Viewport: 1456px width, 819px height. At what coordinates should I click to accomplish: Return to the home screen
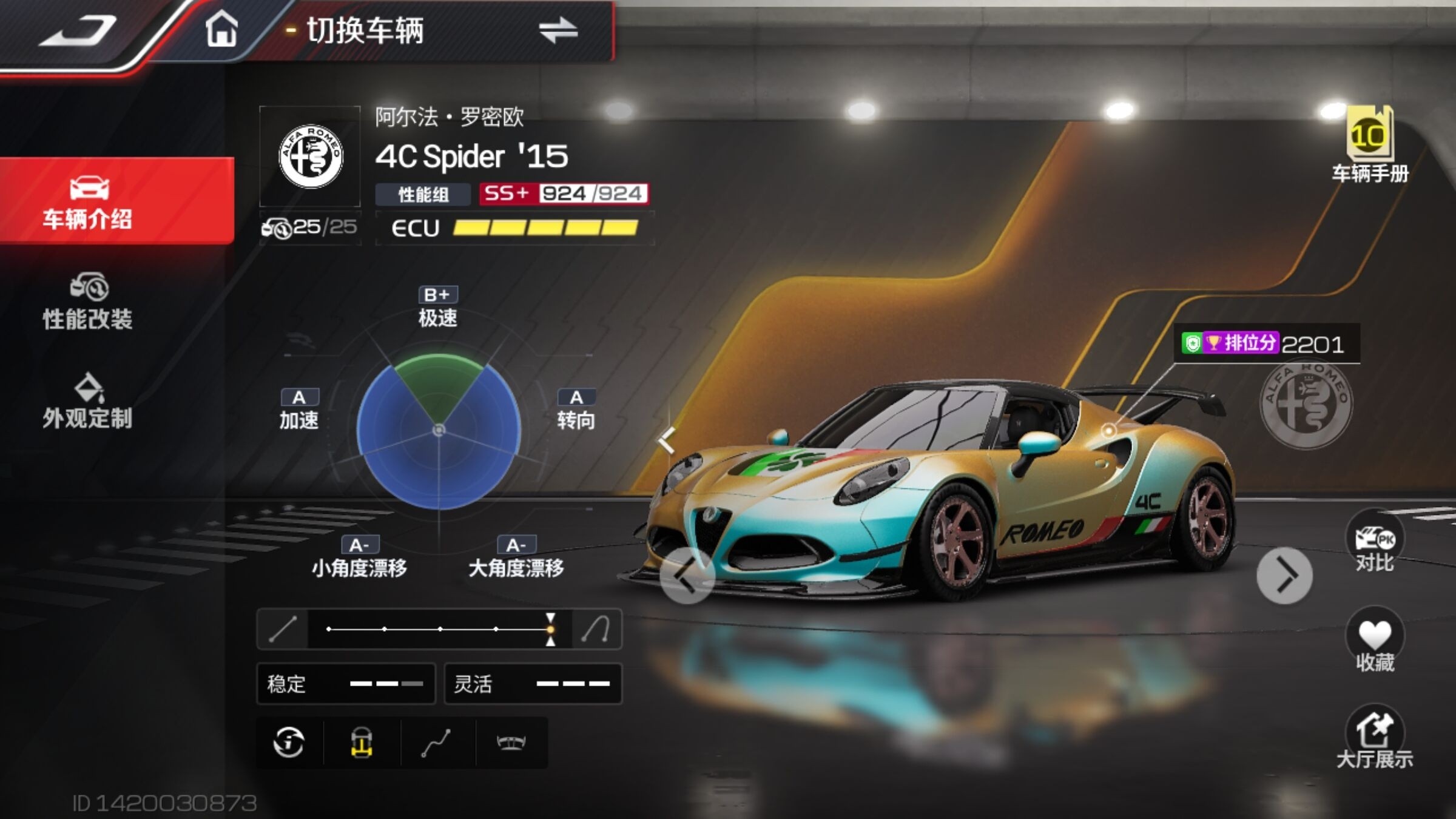pyautogui.click(x=221, y=30)
